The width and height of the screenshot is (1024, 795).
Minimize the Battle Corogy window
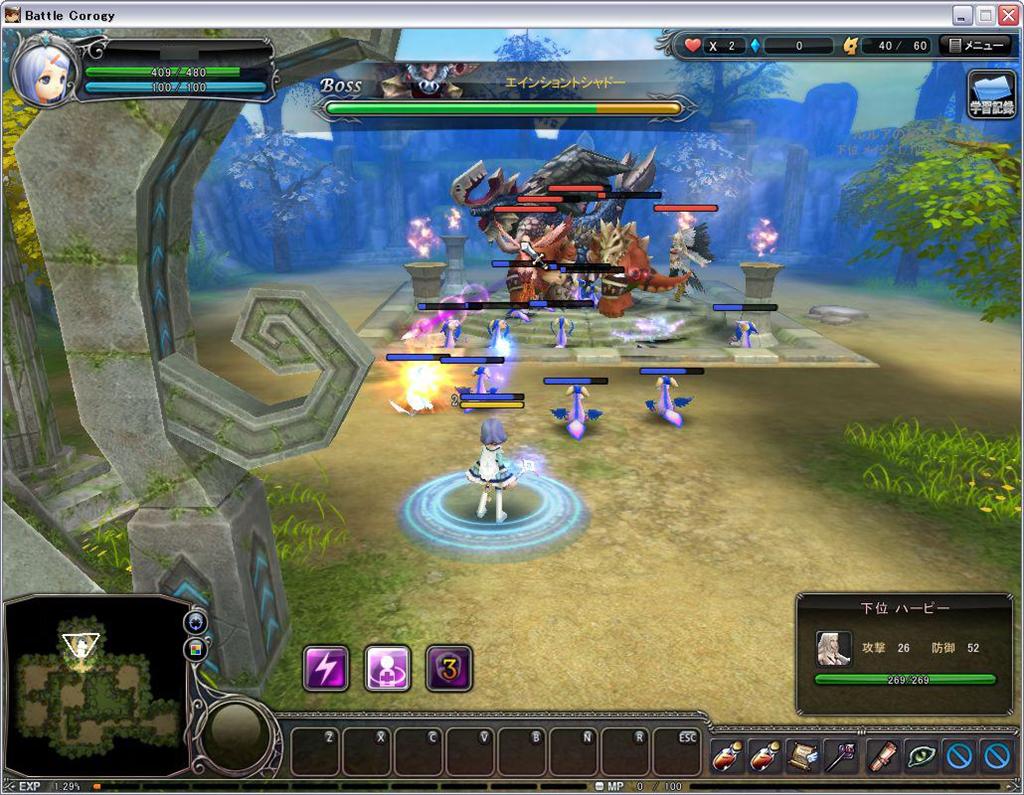(x=962, y=15)
